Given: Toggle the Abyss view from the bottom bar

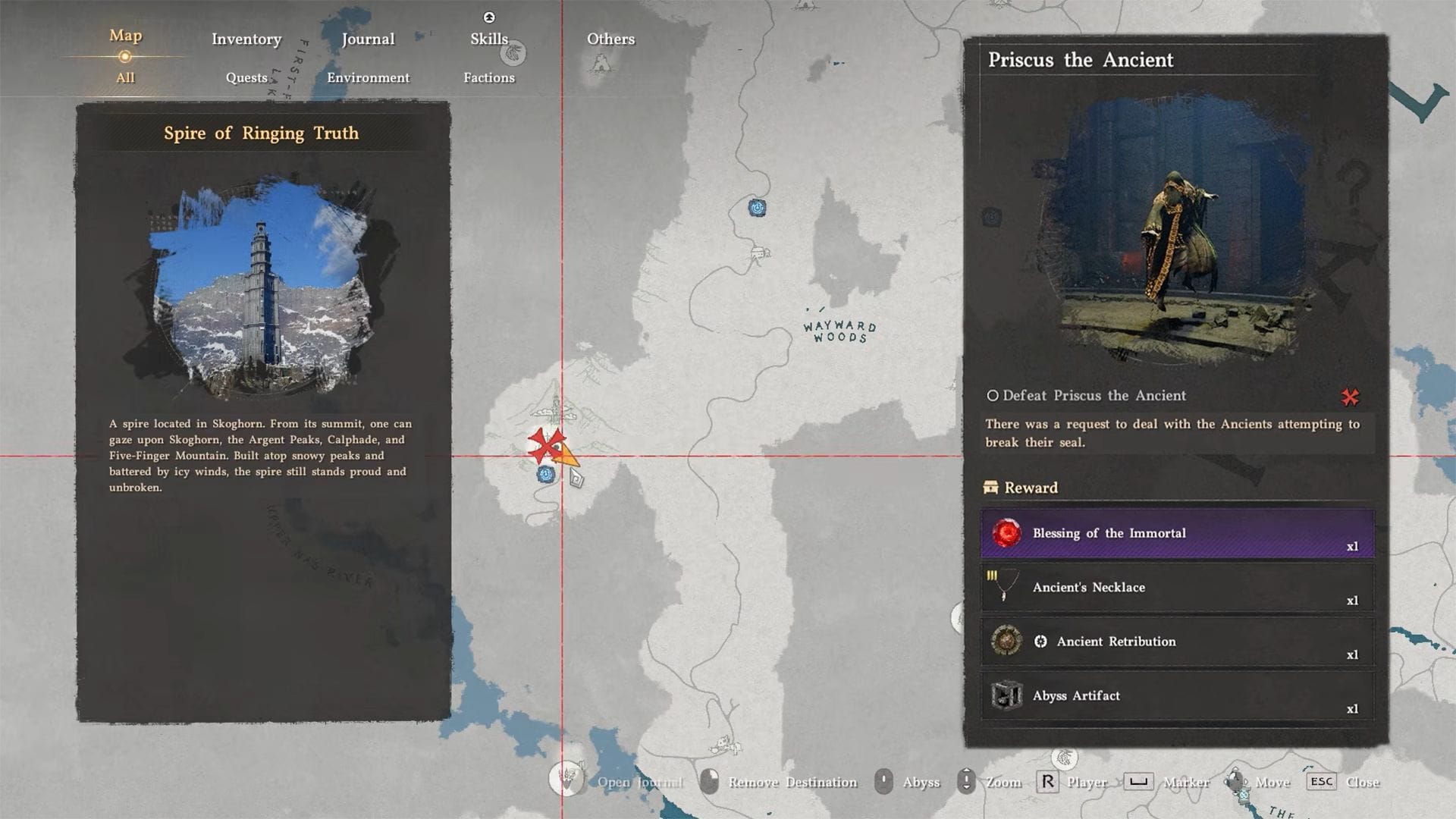Looking at the screenshot, I should pos(884,782).
